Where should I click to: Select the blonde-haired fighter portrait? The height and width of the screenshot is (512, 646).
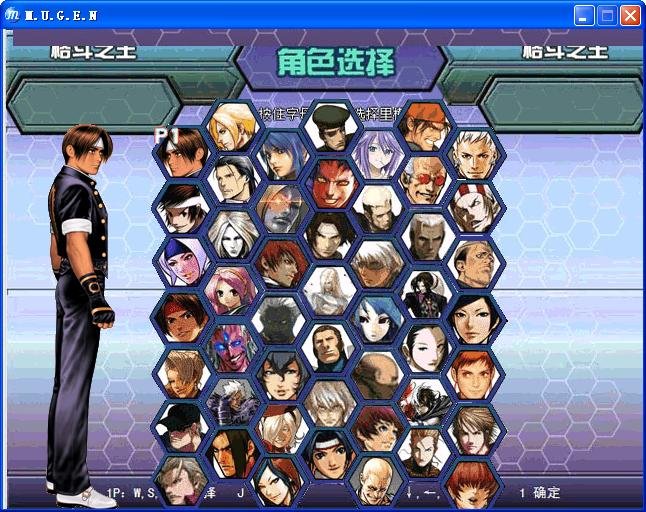click(231, 125)
